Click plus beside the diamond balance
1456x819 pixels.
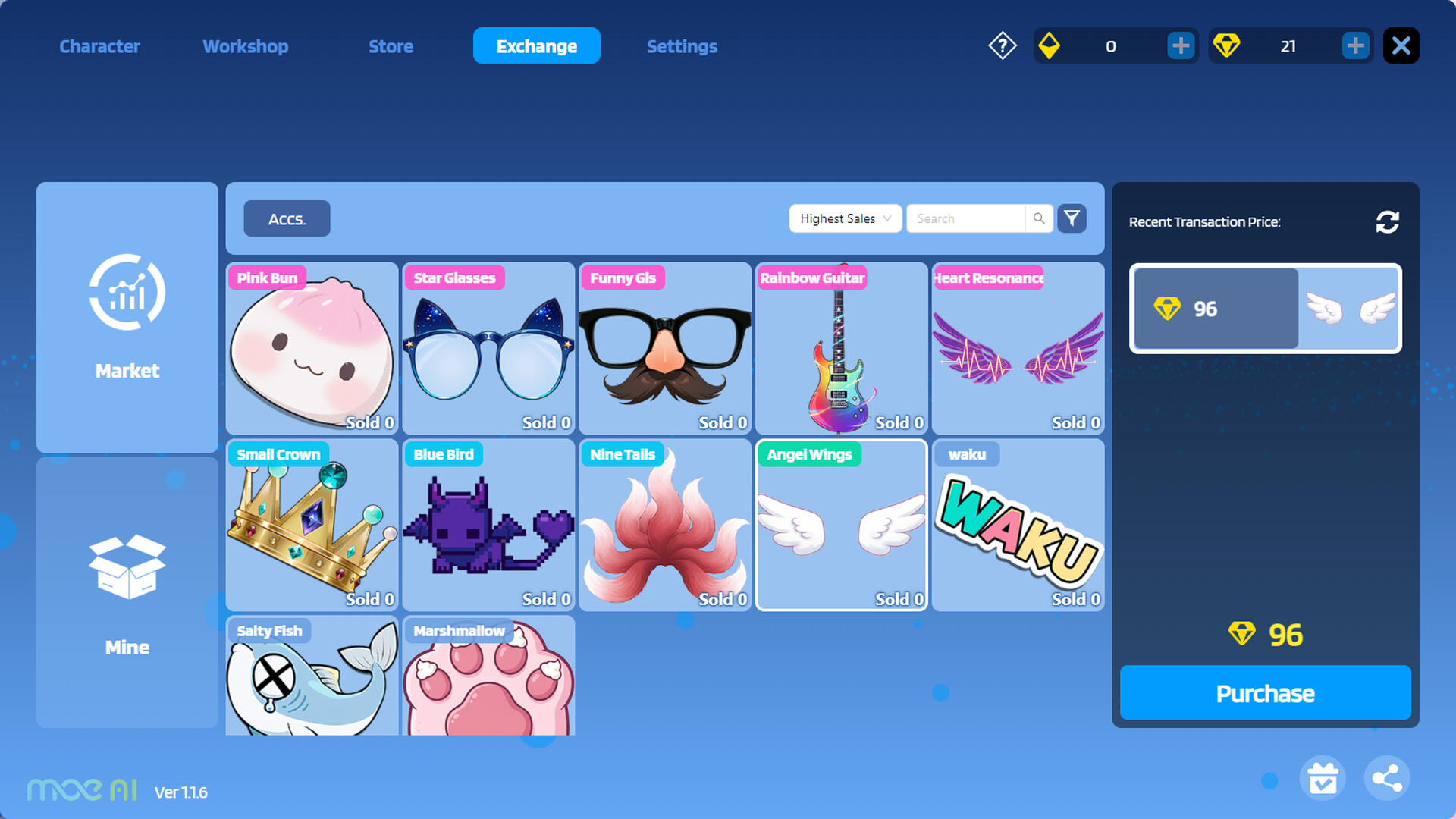[x=1356, y=45]
